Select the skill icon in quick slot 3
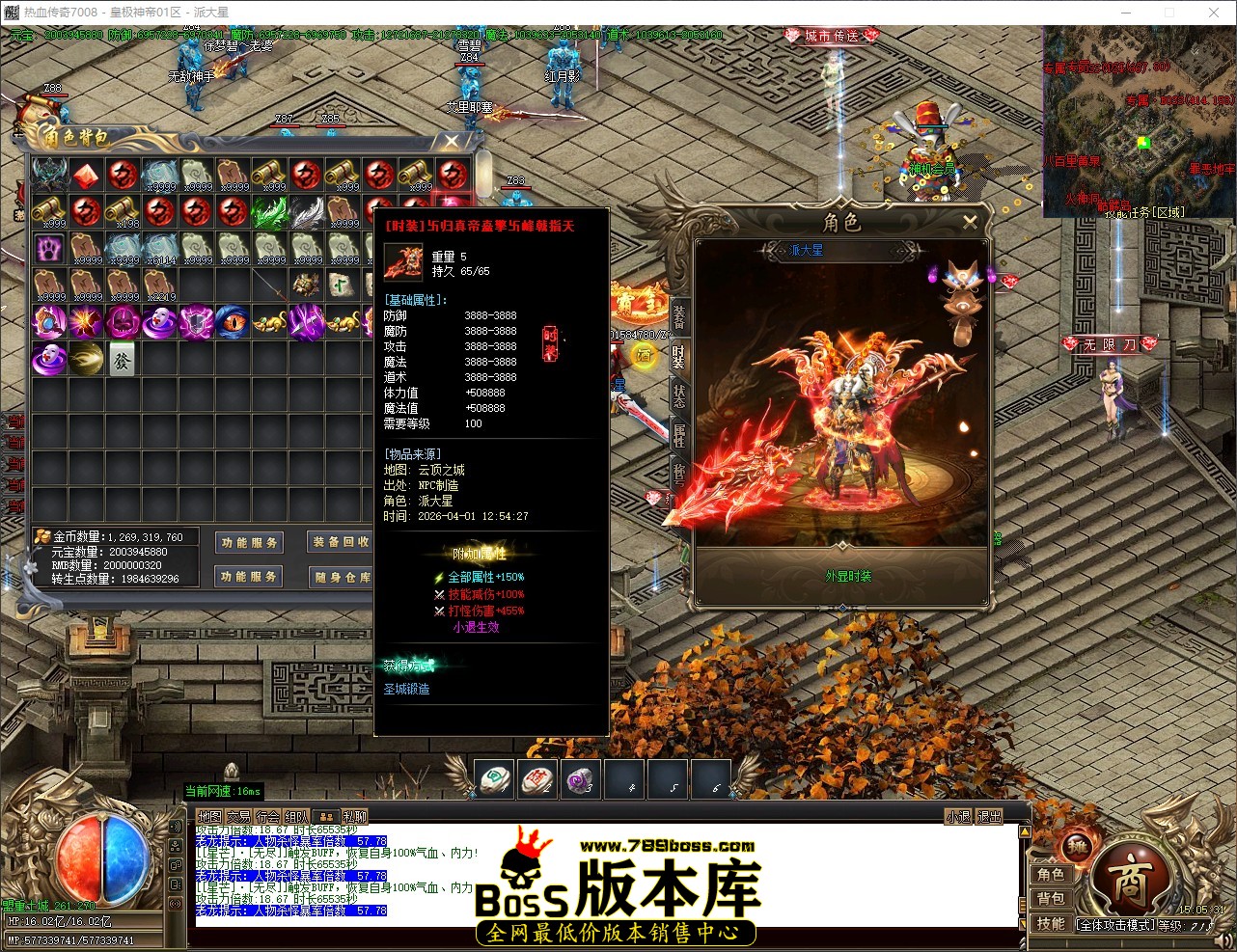 581,780
